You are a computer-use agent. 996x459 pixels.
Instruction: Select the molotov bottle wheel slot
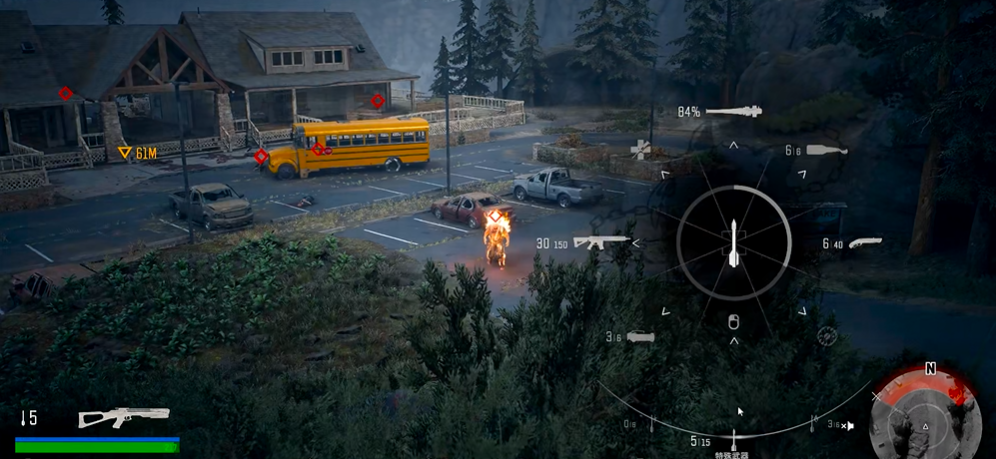pos(826,150)
